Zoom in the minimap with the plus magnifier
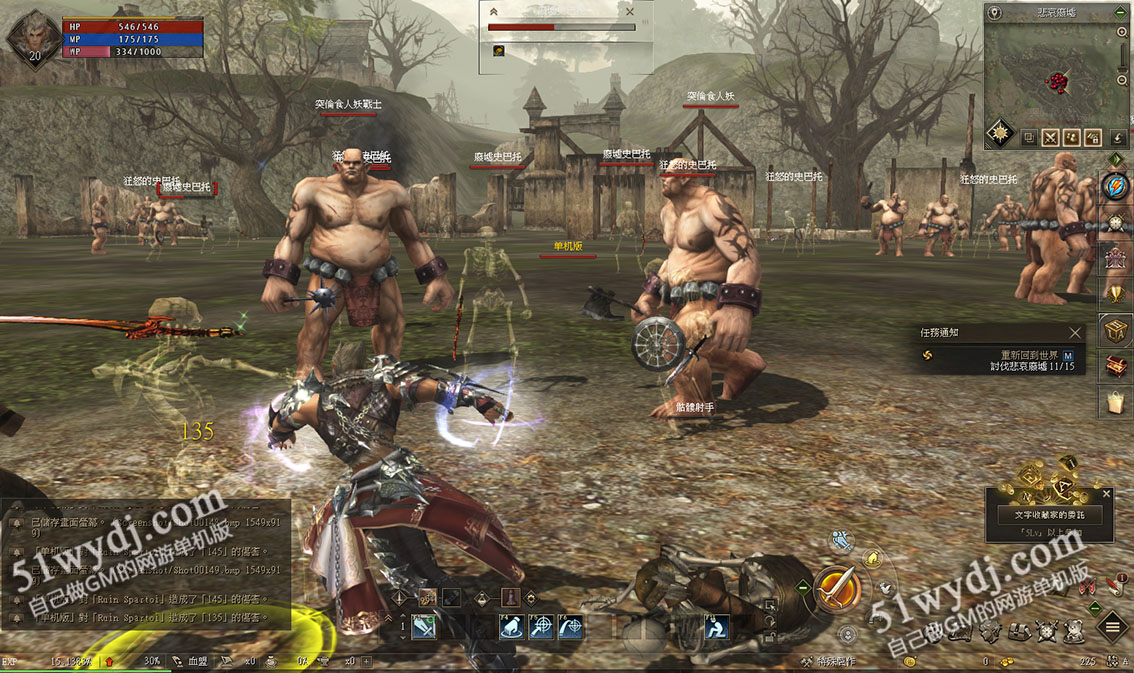 tap(1123, 32)
